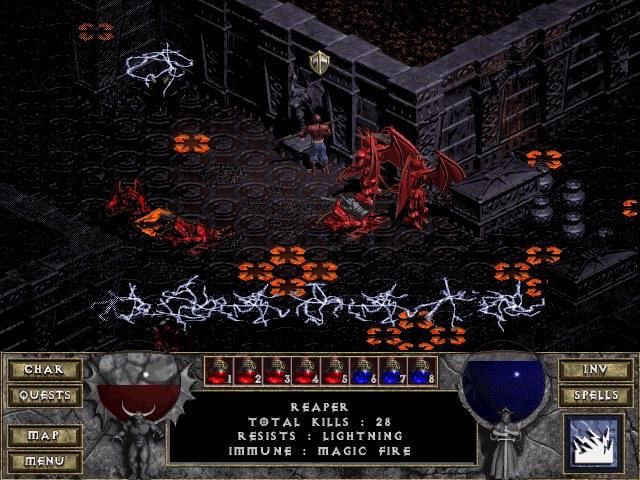Open the SPELLS book
The height and width of the screenshot is (480, 640).
point(596,396)
